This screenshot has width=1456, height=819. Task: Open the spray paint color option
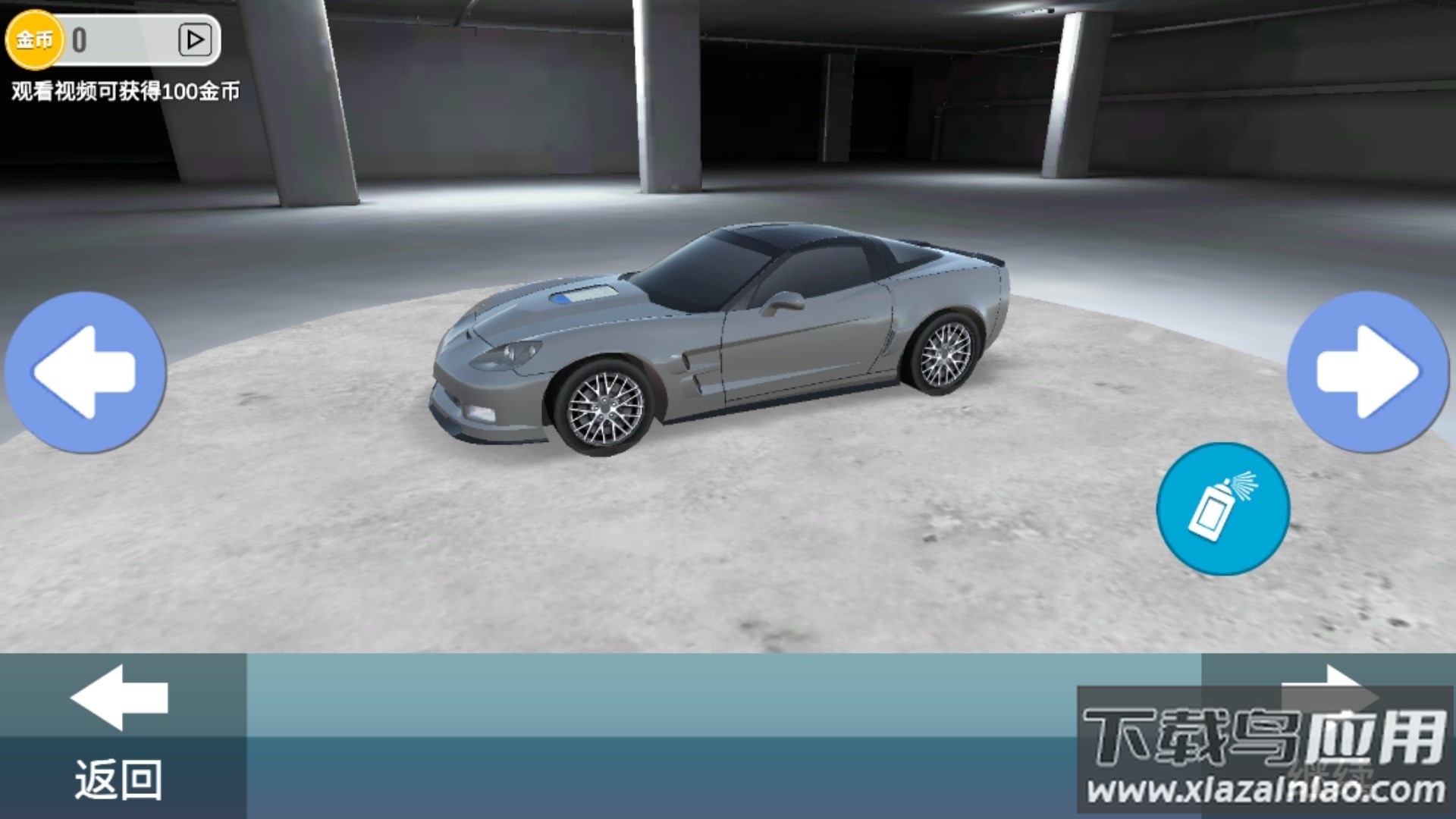[x=1222, y=509]
